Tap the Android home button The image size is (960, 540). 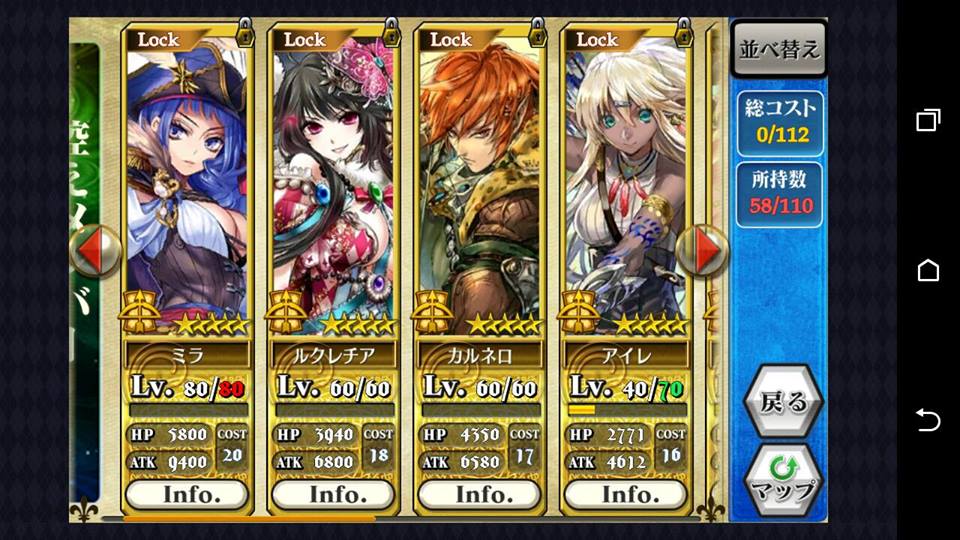pyautogui.click(x=928, y=270)
